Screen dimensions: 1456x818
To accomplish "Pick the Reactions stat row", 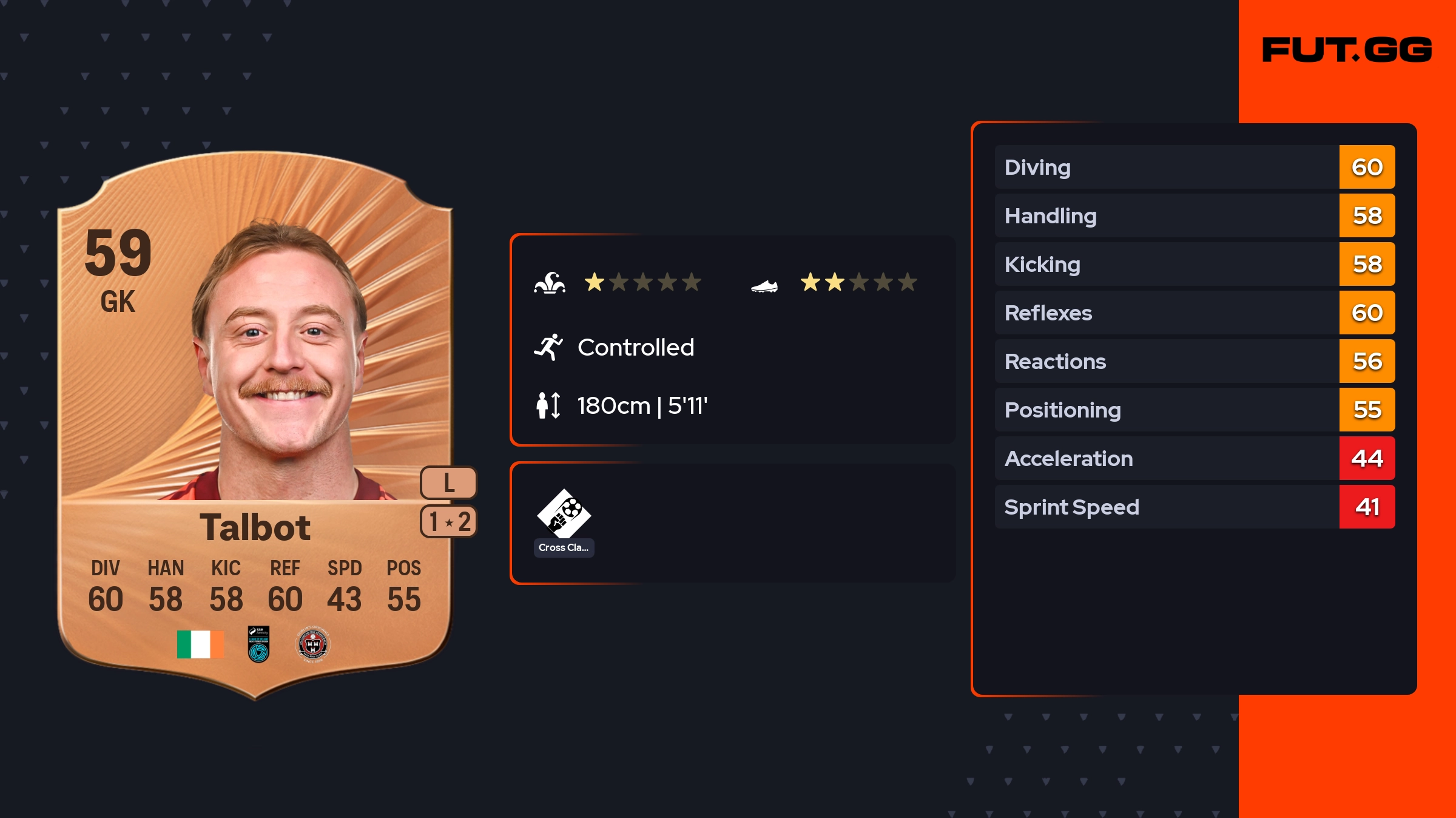I will (x=1194, y=361).
